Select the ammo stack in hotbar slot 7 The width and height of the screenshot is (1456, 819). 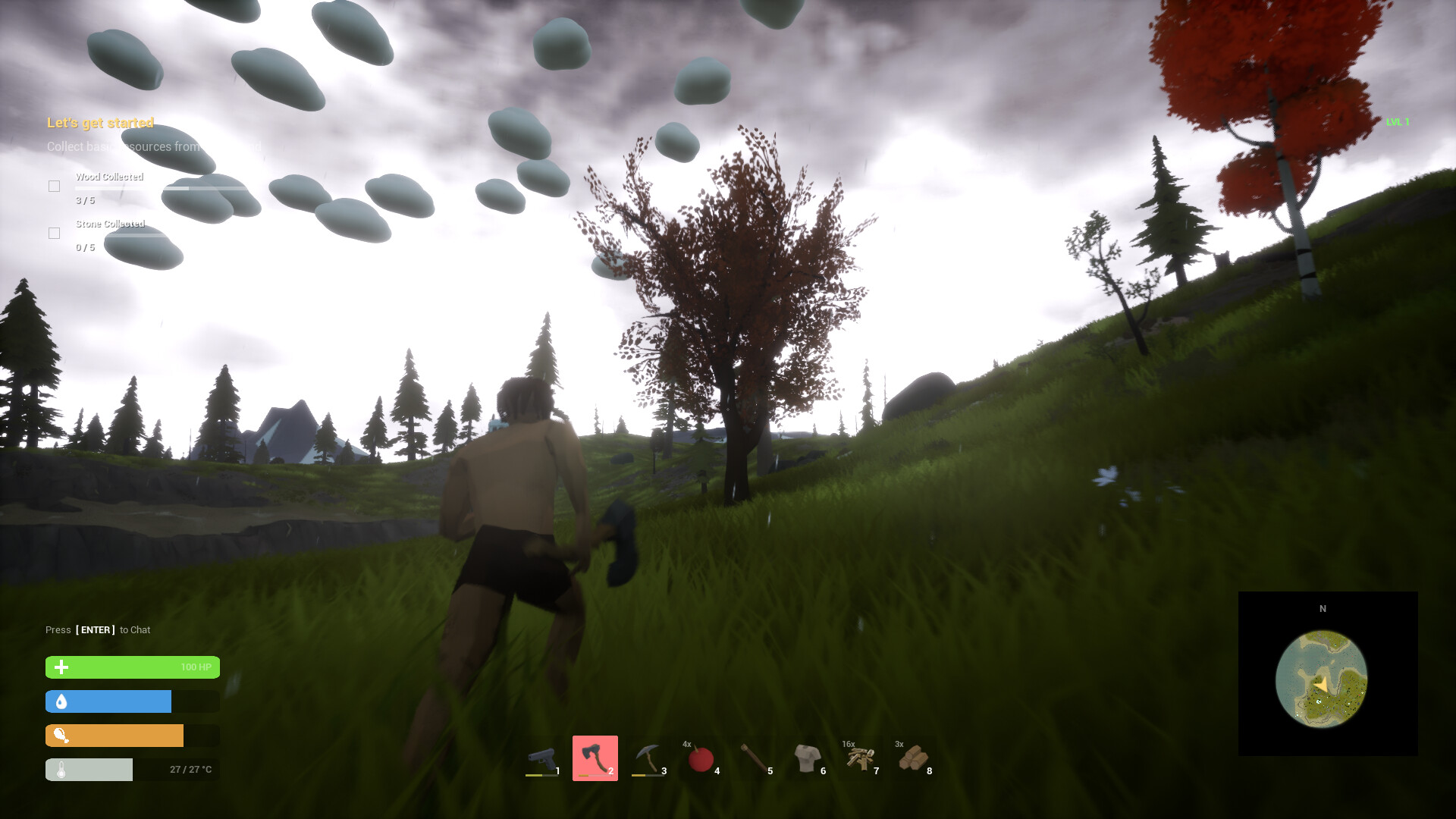click(860, 758)
